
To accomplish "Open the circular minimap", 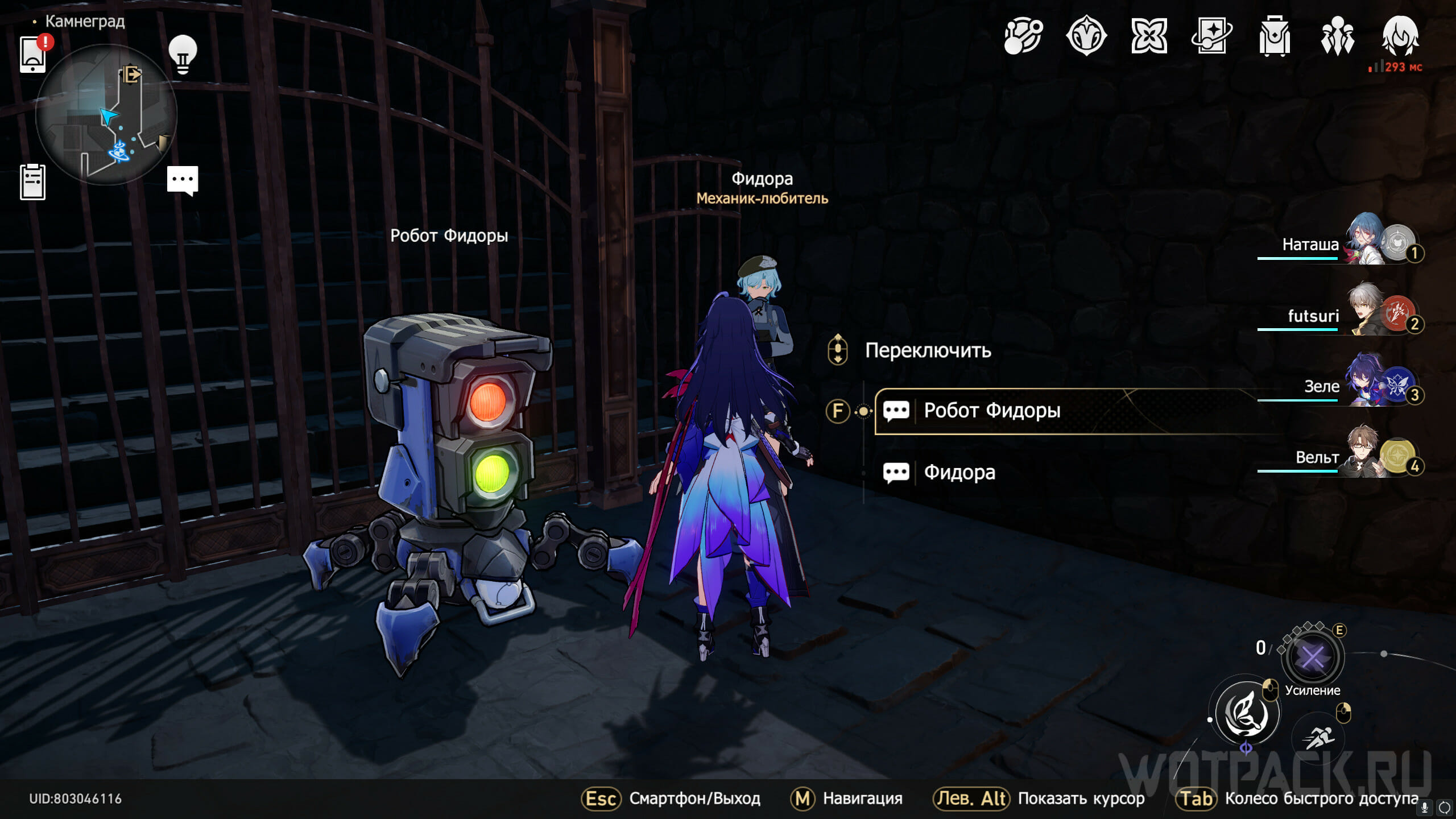I will tap(106, 114).
